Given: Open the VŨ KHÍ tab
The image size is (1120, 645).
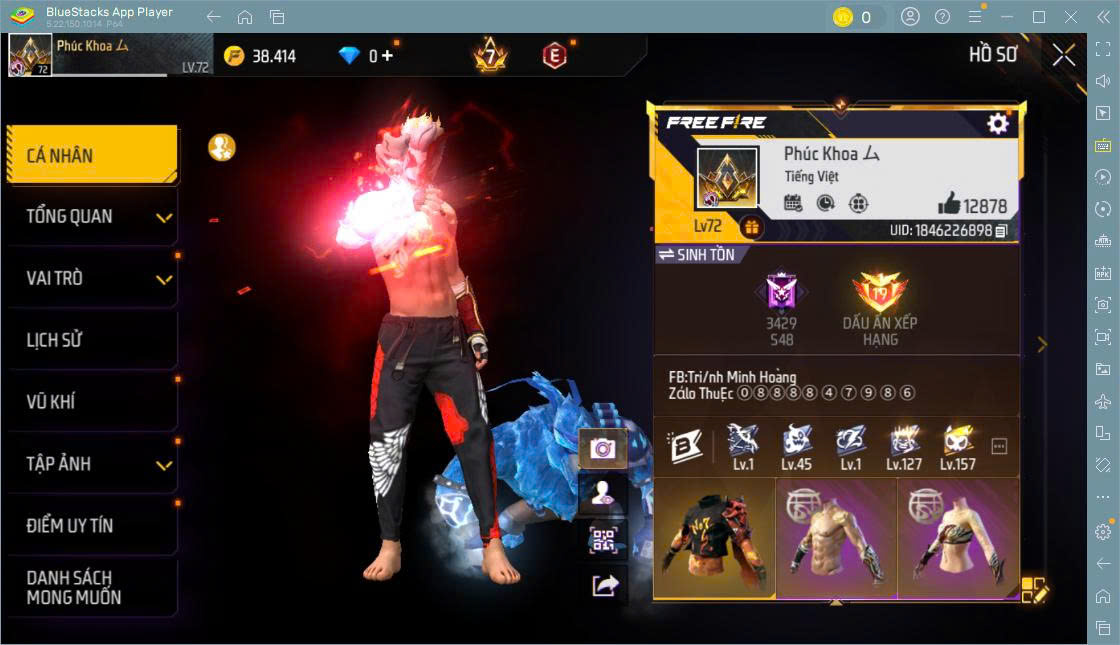Looking at the screenshot, I should click(x=92, y=402).
